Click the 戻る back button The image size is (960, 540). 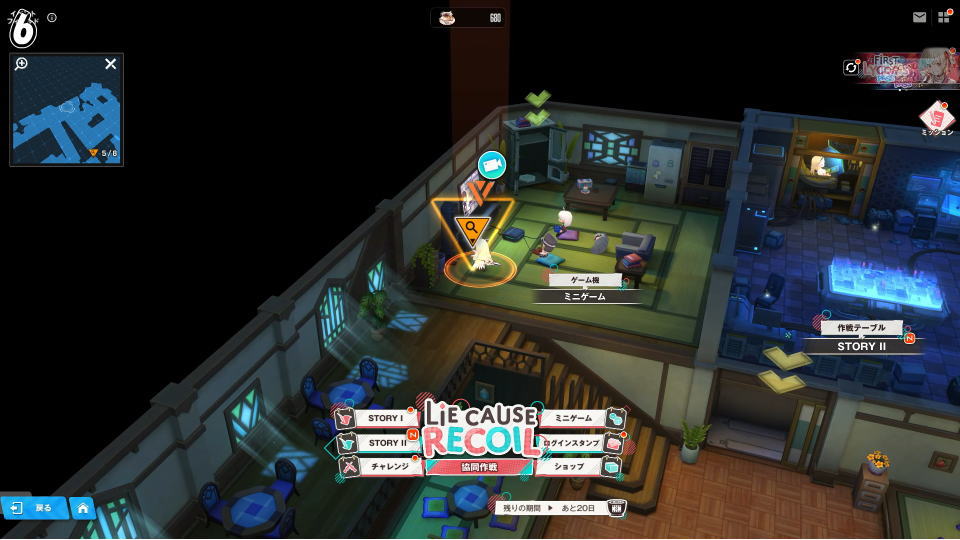33,508
